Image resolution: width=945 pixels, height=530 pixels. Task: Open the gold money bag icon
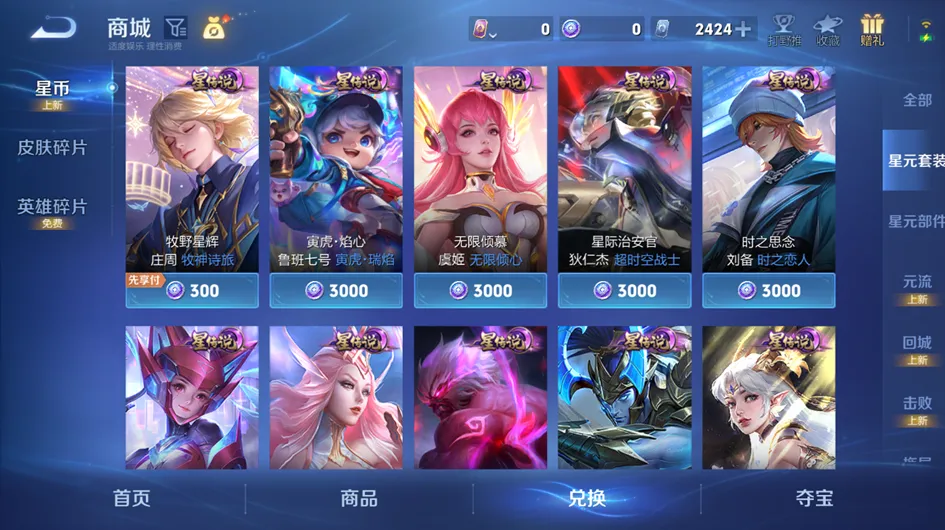pos(214,28)
